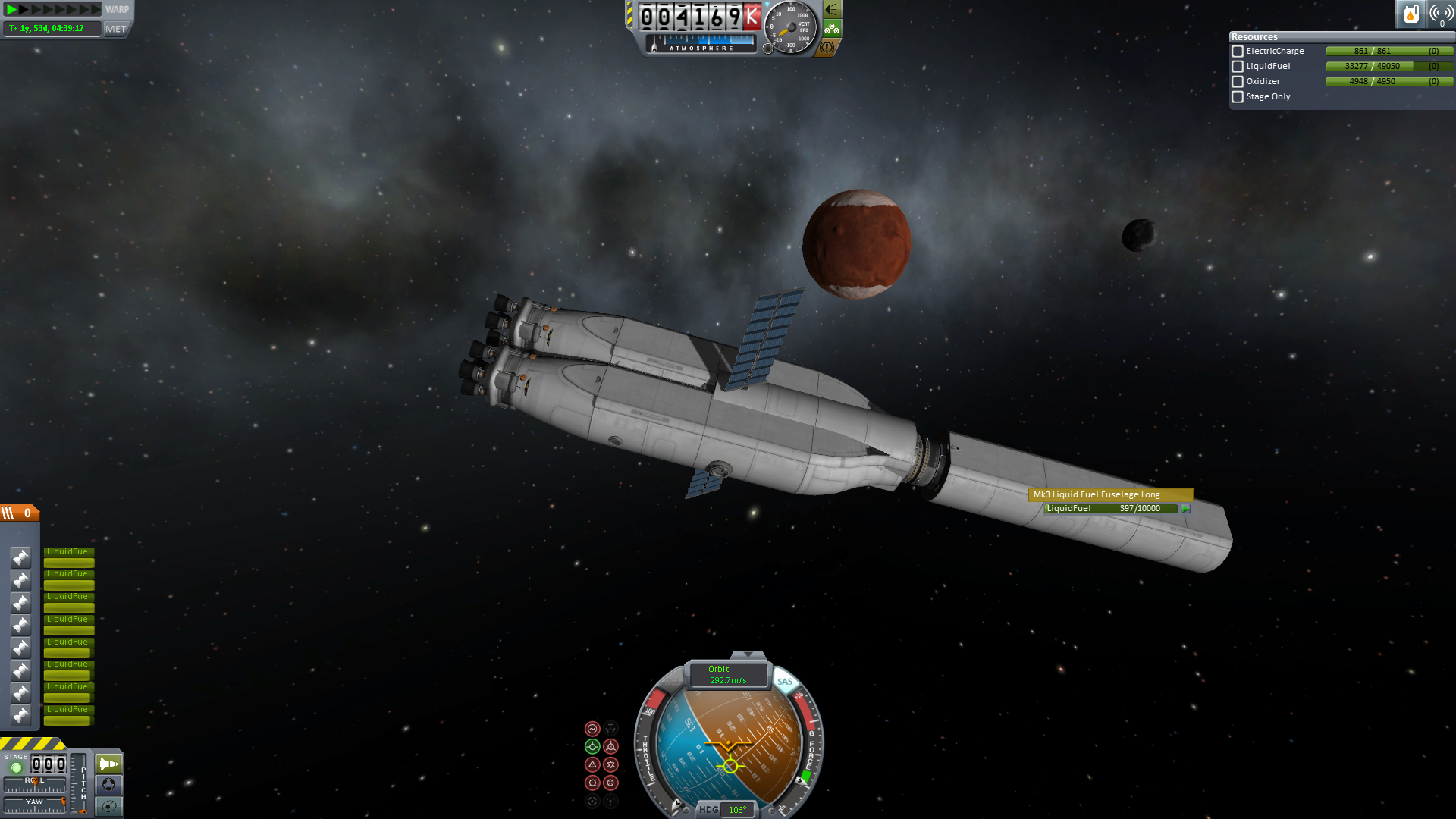Open the map view button
This screenshot has width=1456, height=819.
tap(108, 806)
